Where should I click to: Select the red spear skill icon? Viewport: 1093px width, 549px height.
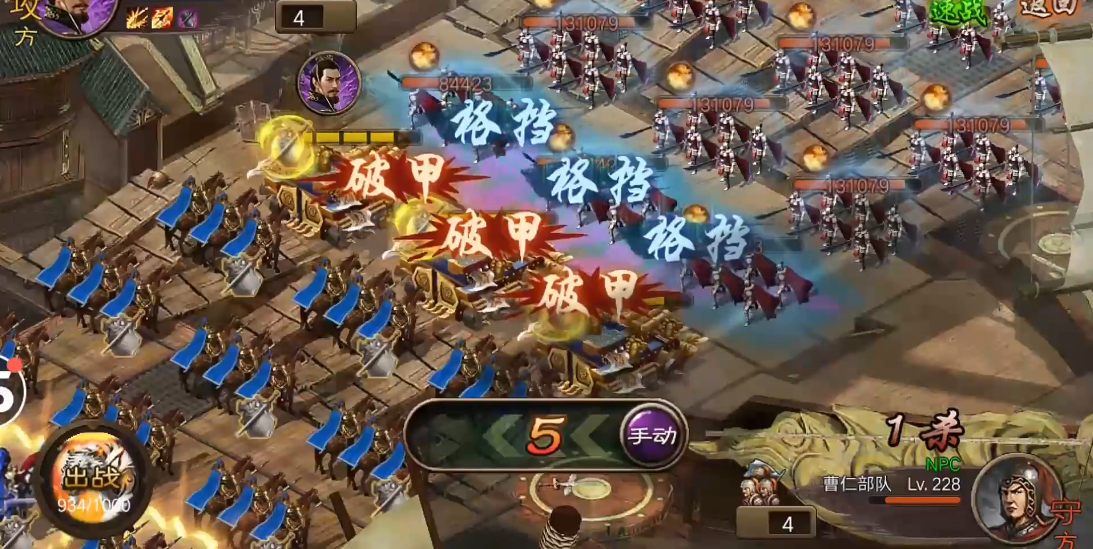162,17
